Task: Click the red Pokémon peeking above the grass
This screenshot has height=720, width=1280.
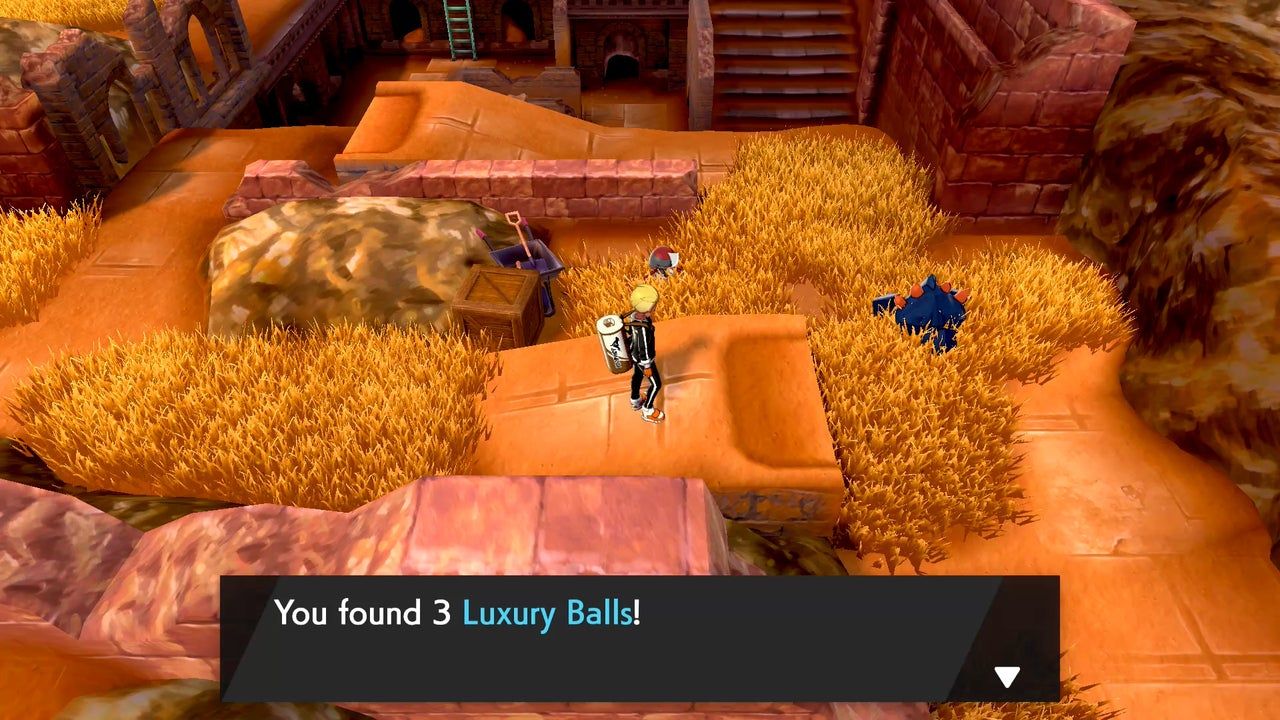Action: click(663, 258)
